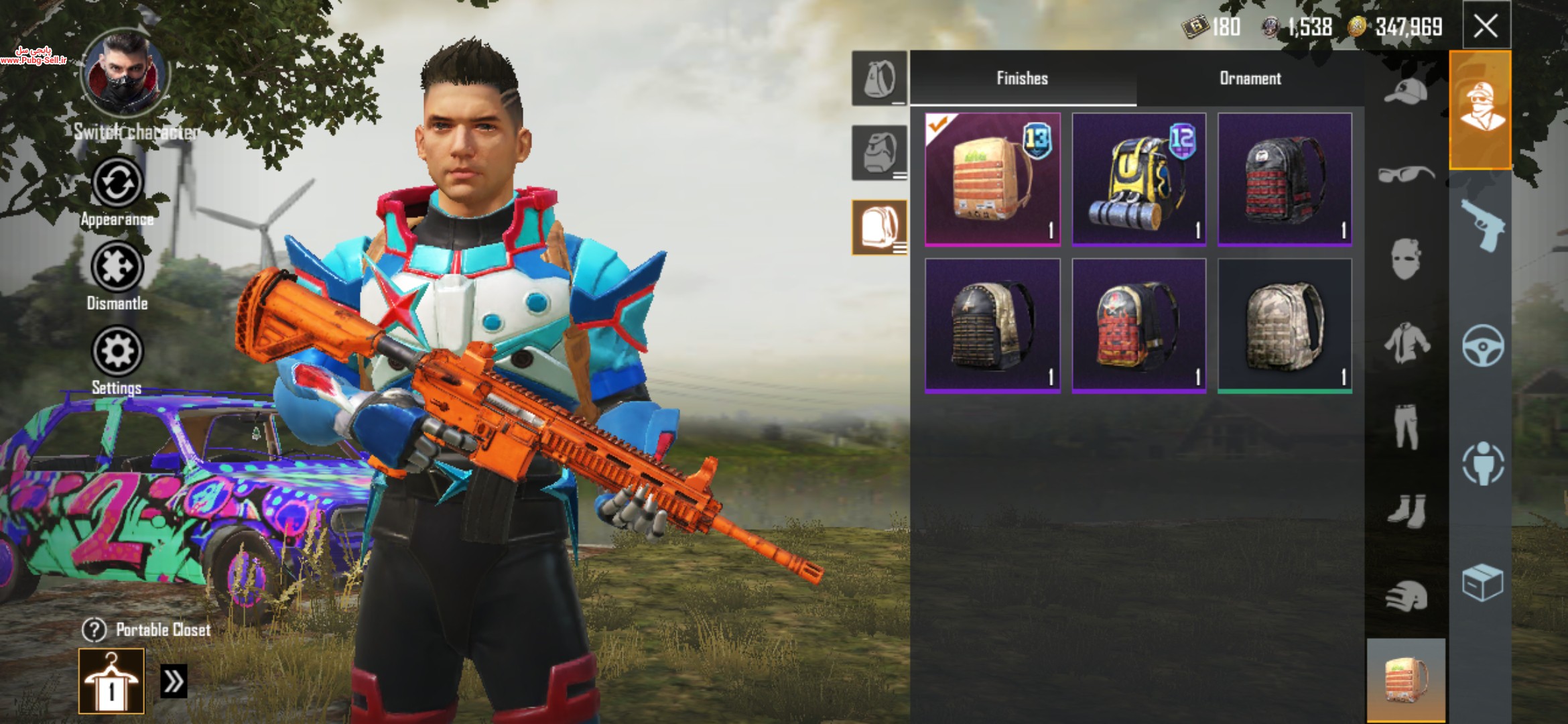Select the helmet skin category
Screen dimensions: 1568x724
(x=1405, y=597)
